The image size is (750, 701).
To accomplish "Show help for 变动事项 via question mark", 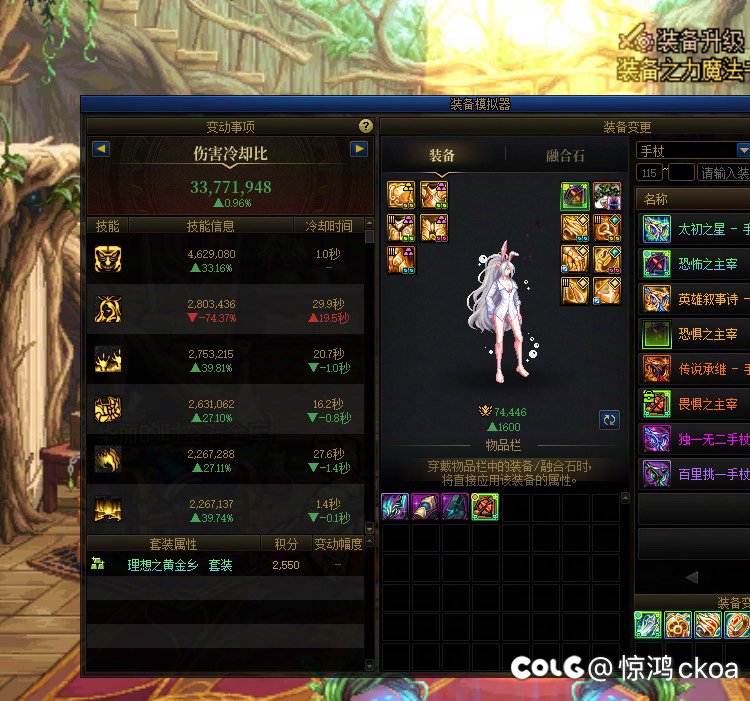I will click(x=366, y=126).
